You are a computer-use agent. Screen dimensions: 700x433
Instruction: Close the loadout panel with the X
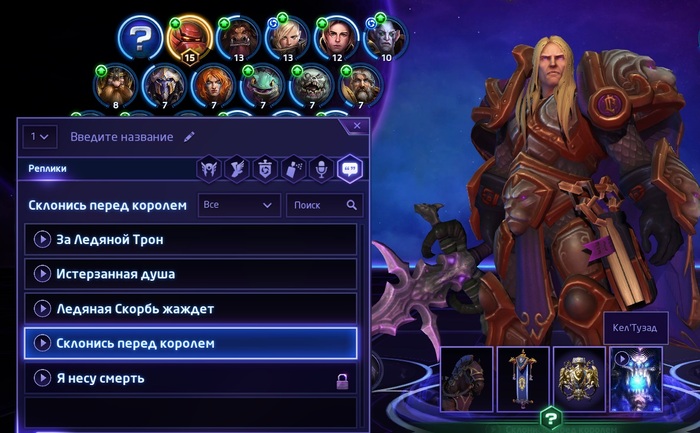[358, 126]
